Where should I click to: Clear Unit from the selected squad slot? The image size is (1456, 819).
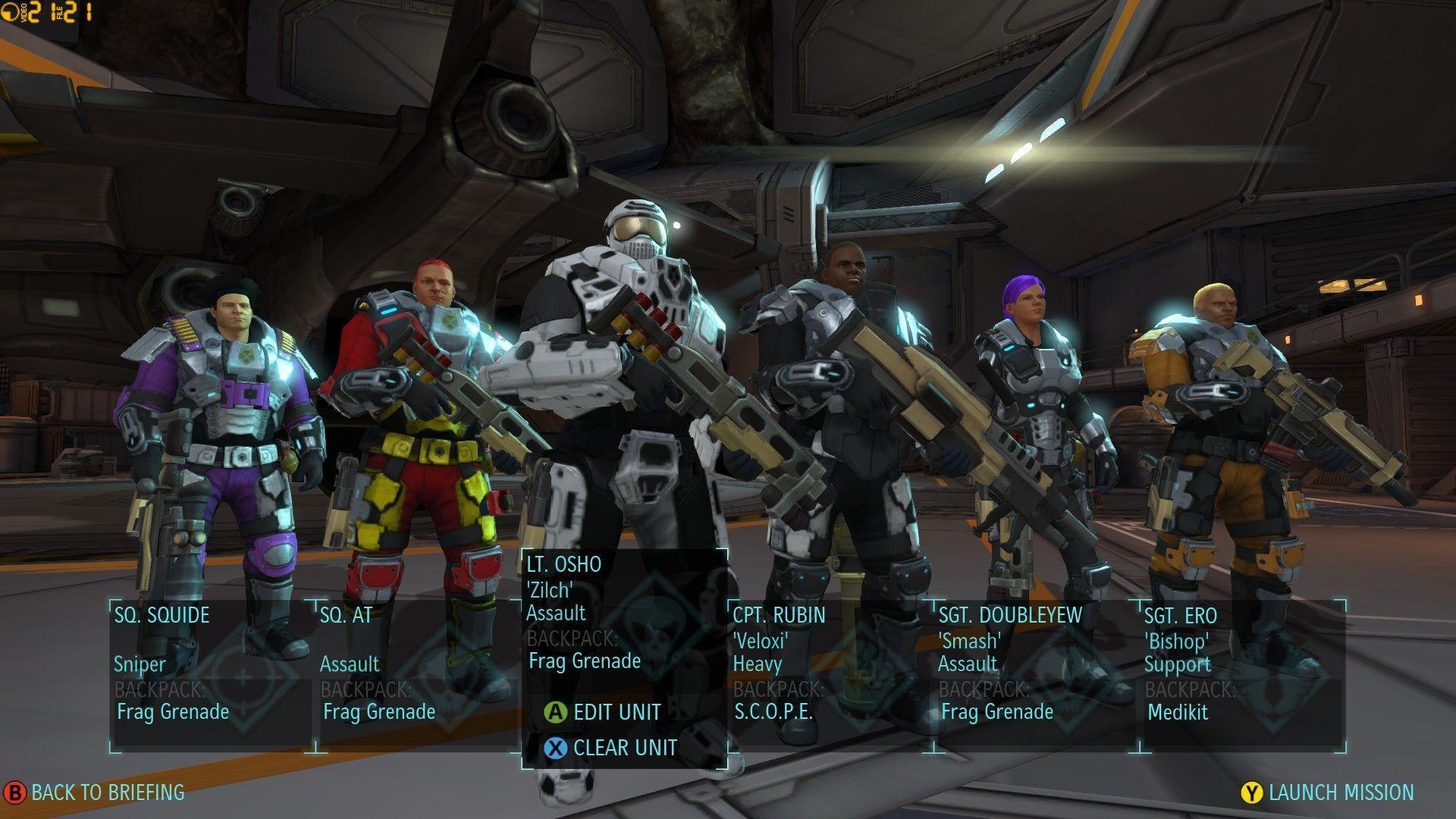[611, 748]
